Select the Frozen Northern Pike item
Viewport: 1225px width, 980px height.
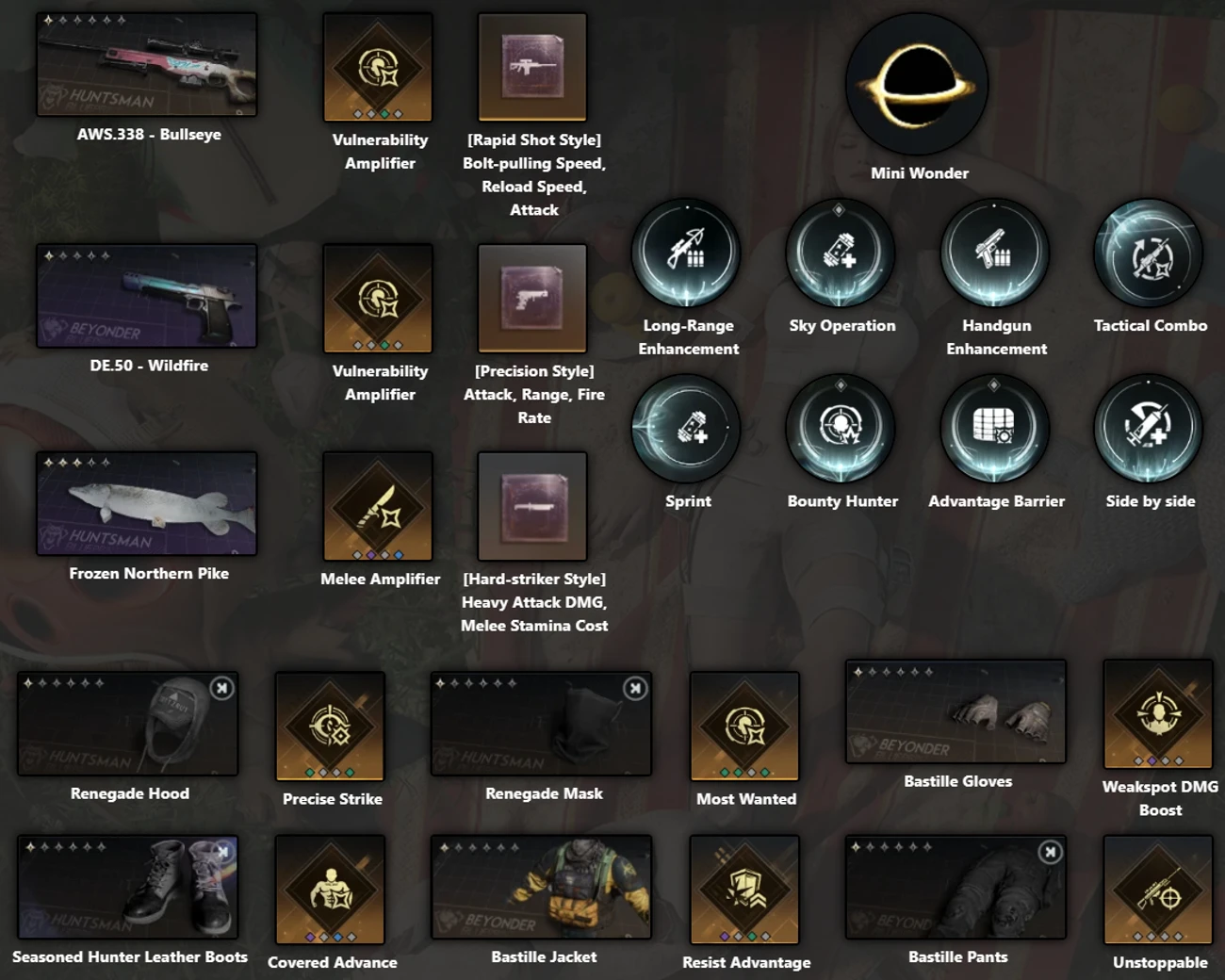[146, 504]
